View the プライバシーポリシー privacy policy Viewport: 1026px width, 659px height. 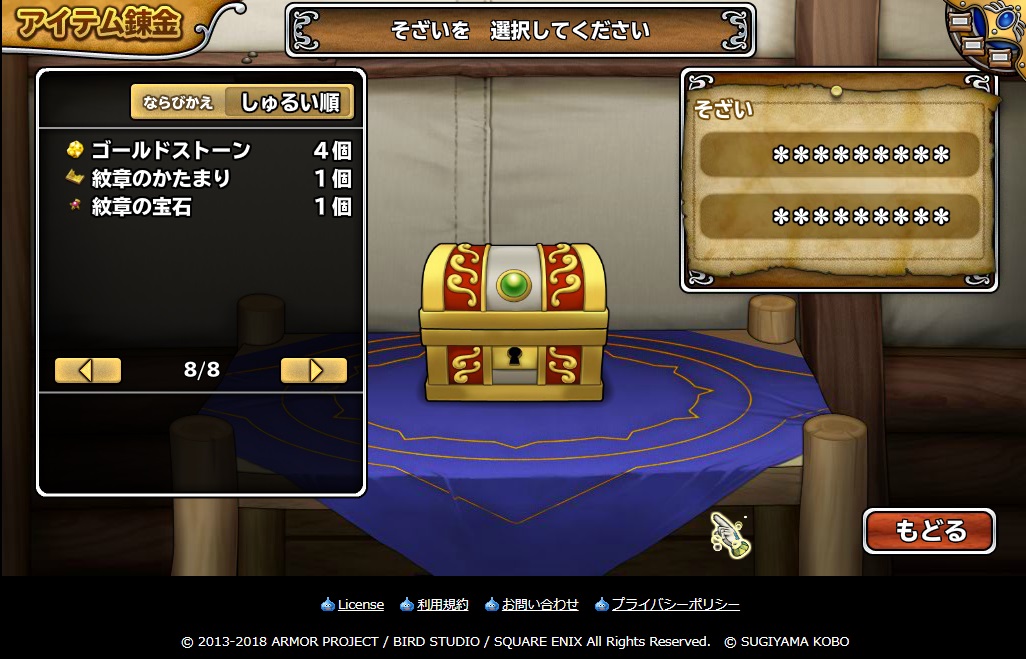point(675,604)
